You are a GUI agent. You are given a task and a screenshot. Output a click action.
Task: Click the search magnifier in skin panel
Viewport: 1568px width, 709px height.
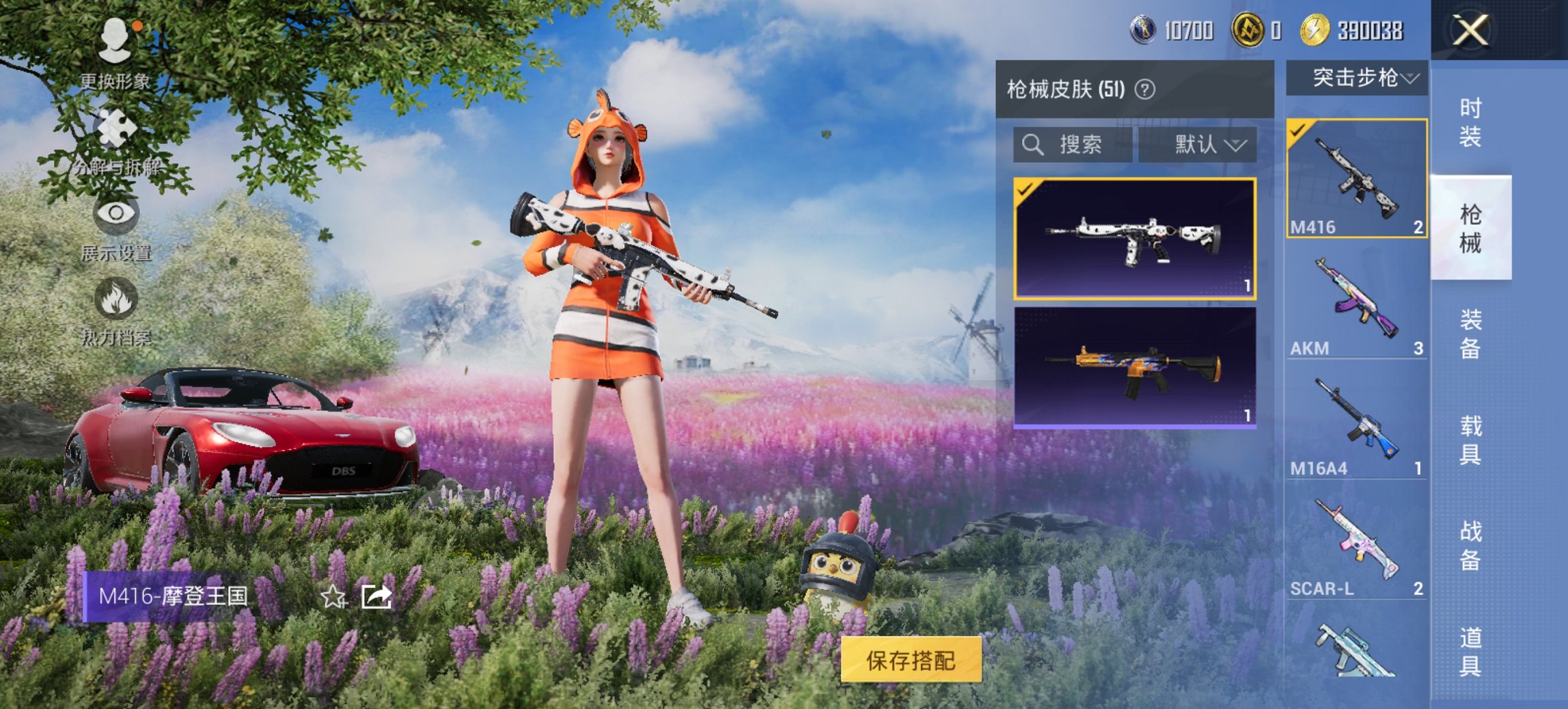coord(1032,146)
